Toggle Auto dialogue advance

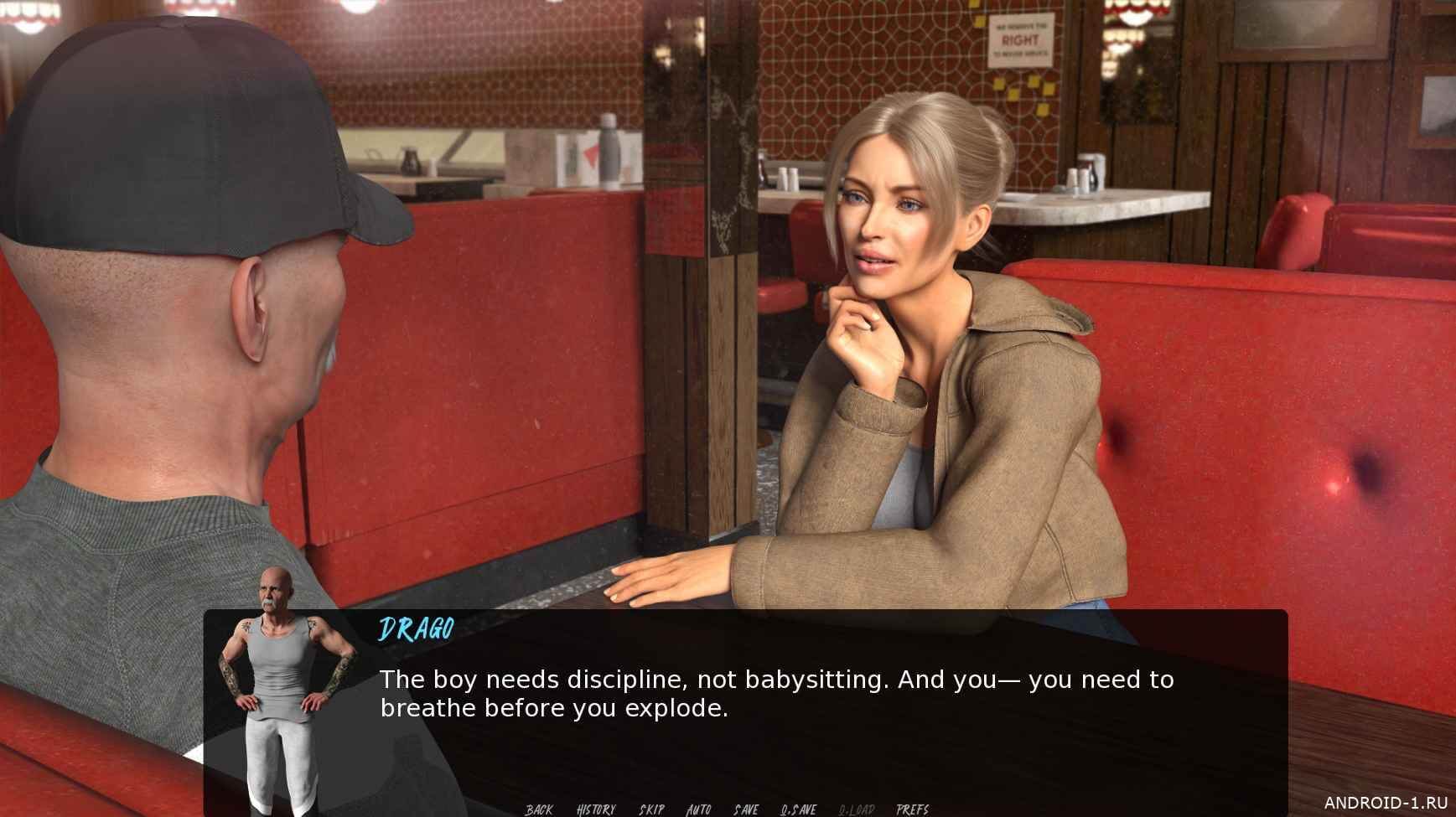click(x=698, y=809)
